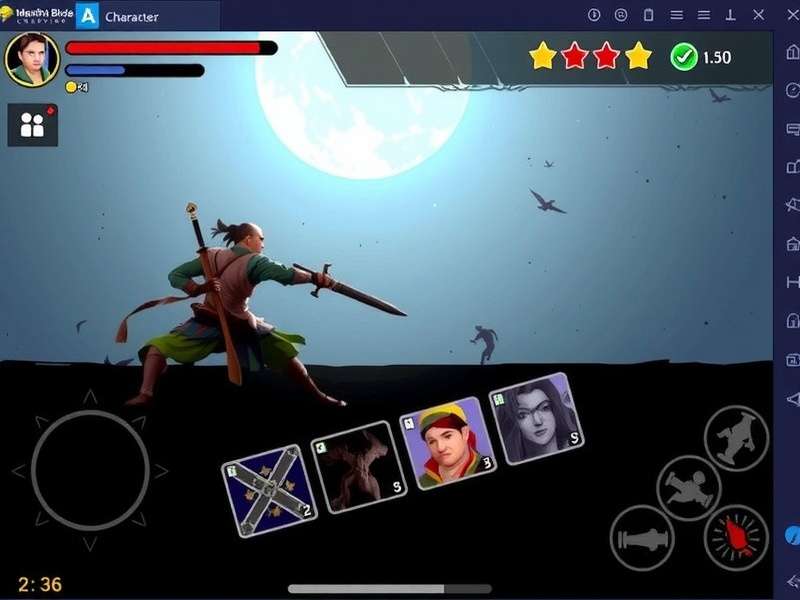The image size is (800, 600).
Task: Activate the bottom-left horizontal weapon skill button
Action: coord(642,538)
